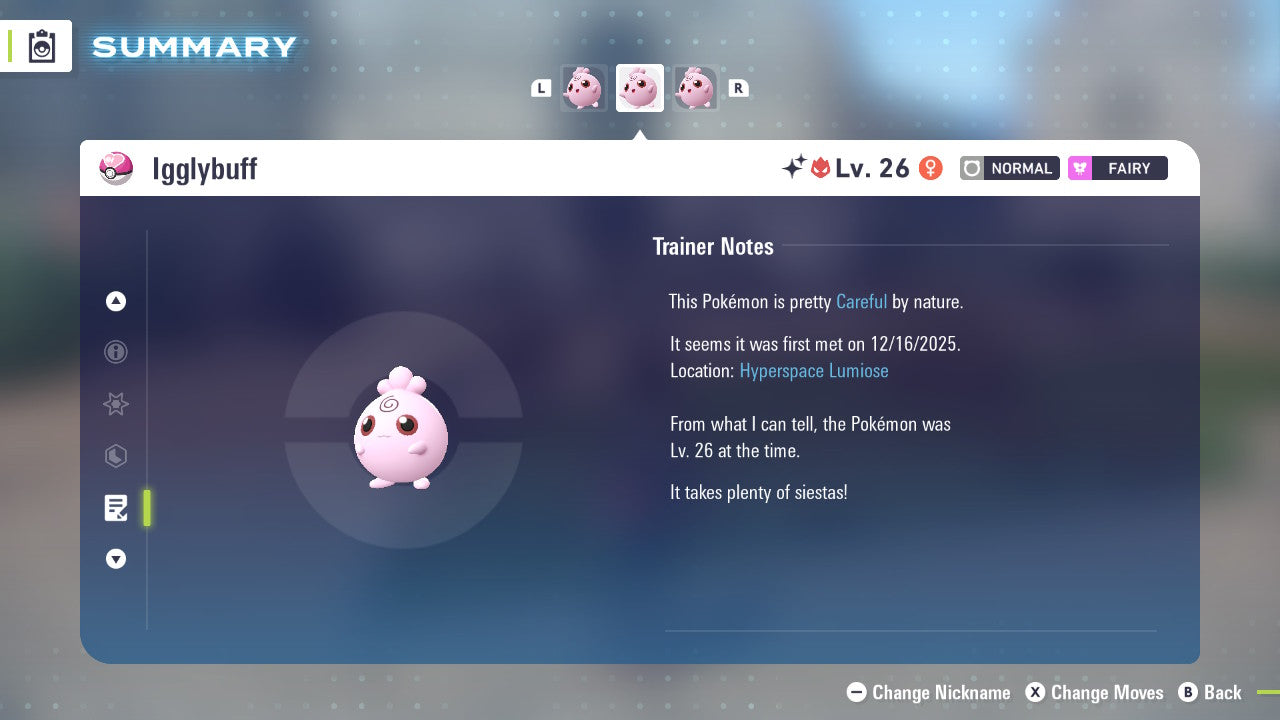
Task: Select the NORMAL type badge
Action: 1009,168
